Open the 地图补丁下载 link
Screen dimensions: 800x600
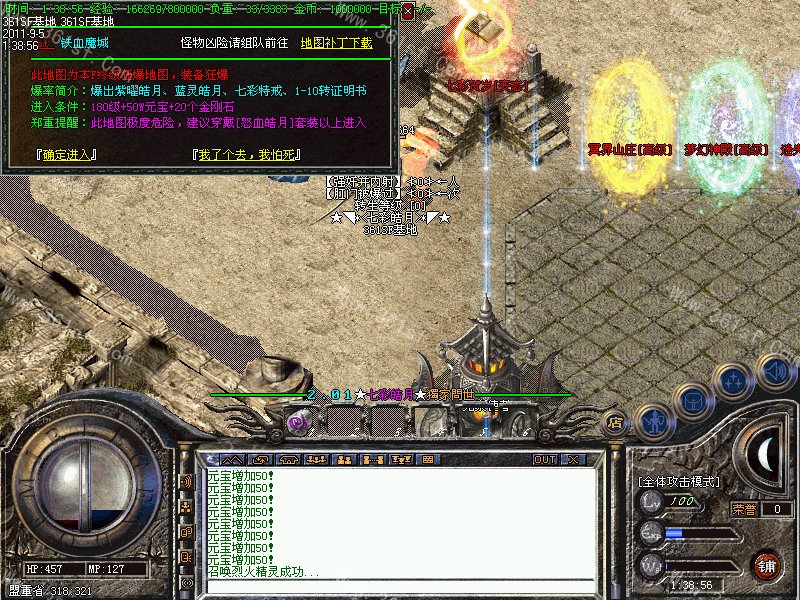click(336, 43)
